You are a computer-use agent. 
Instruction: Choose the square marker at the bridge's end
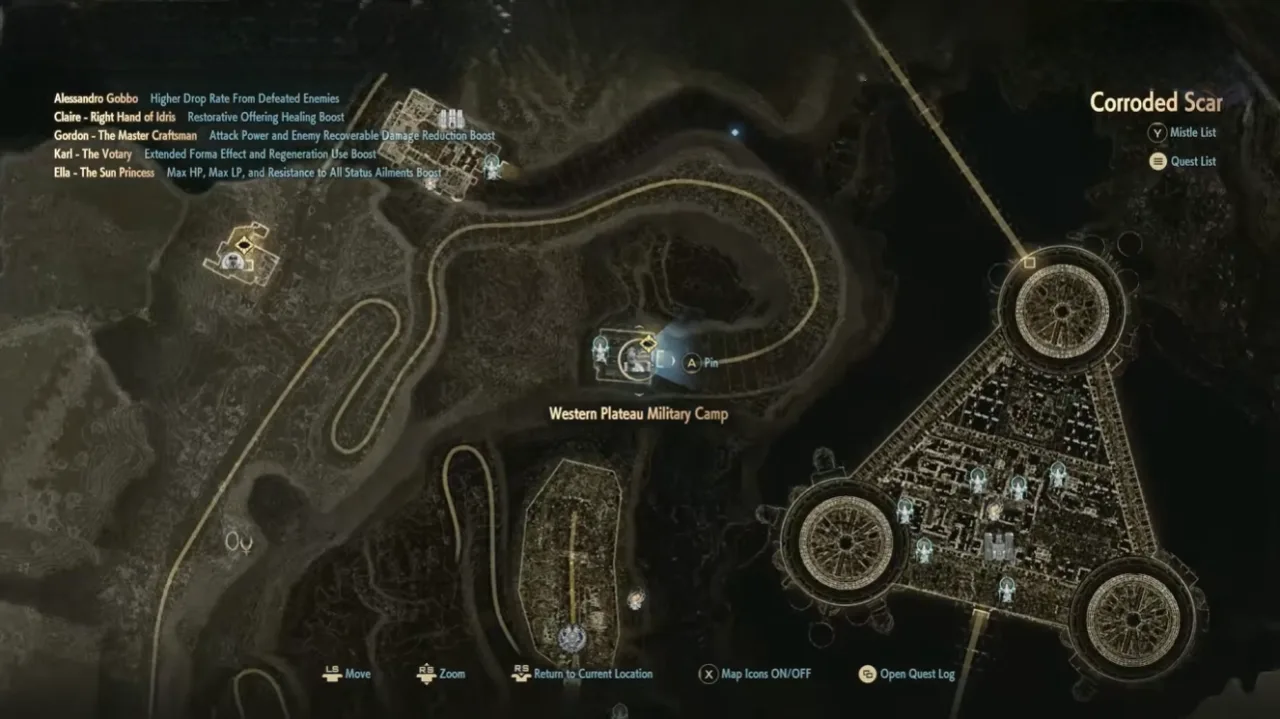[1028, 262]
